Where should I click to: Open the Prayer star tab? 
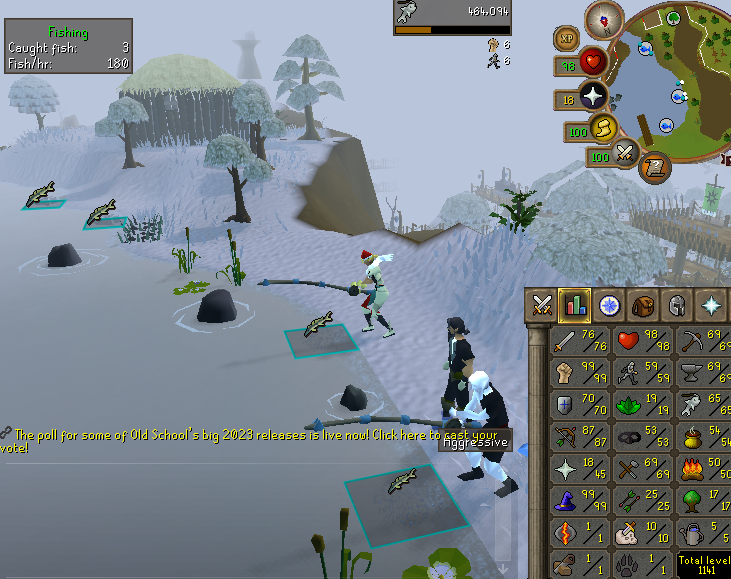[x=711, y=305]
